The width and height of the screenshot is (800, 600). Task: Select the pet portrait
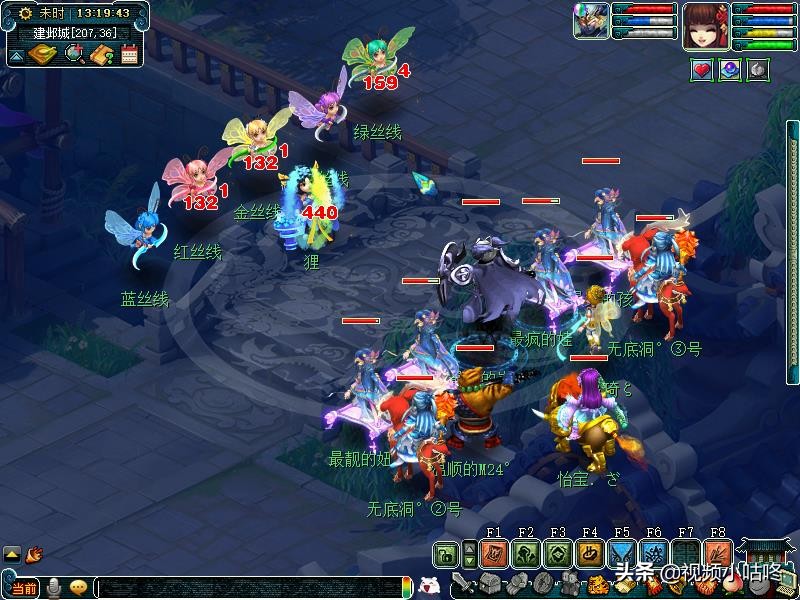click(591, 21)
